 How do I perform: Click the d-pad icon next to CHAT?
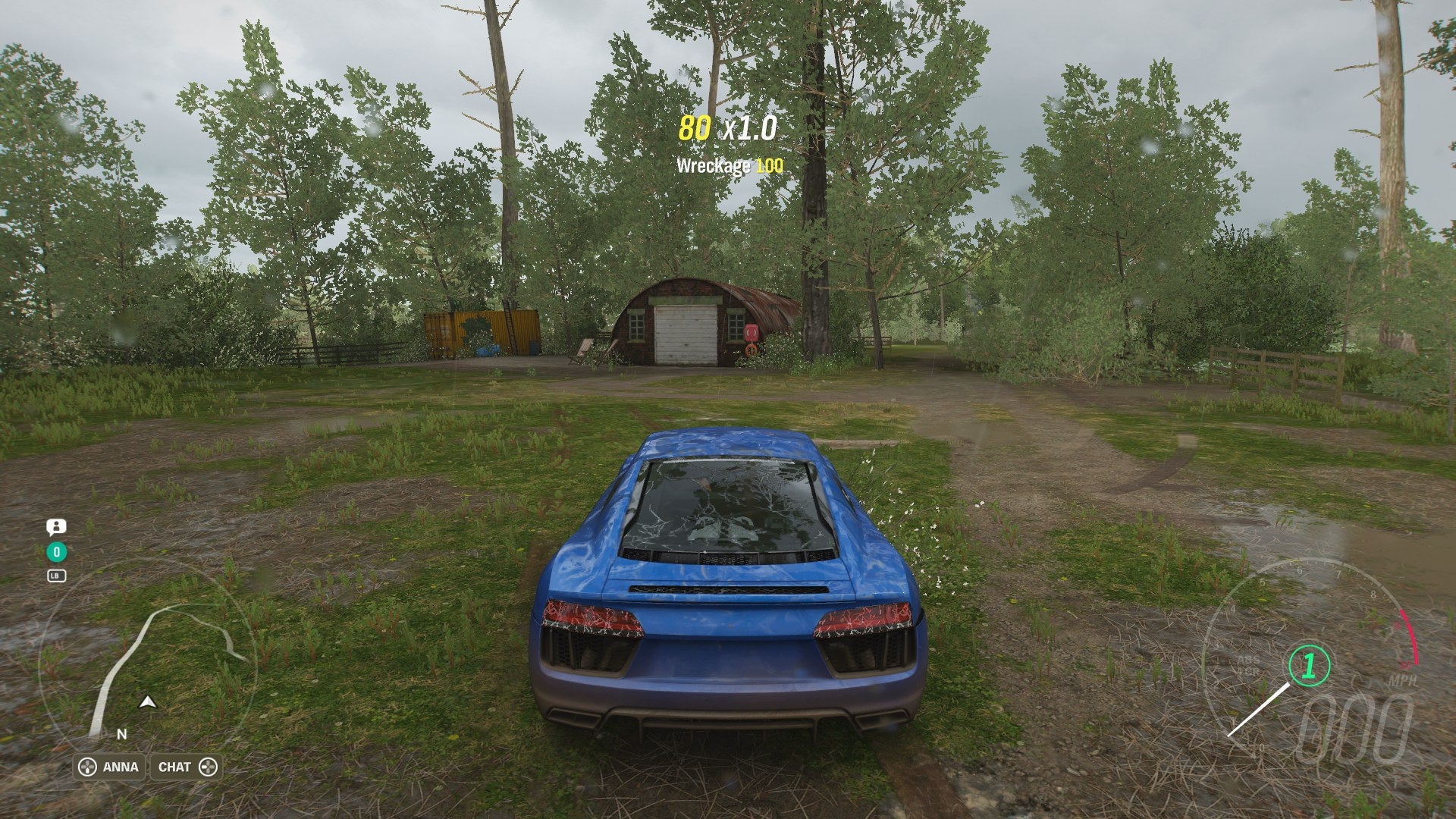tap(206, 767)
